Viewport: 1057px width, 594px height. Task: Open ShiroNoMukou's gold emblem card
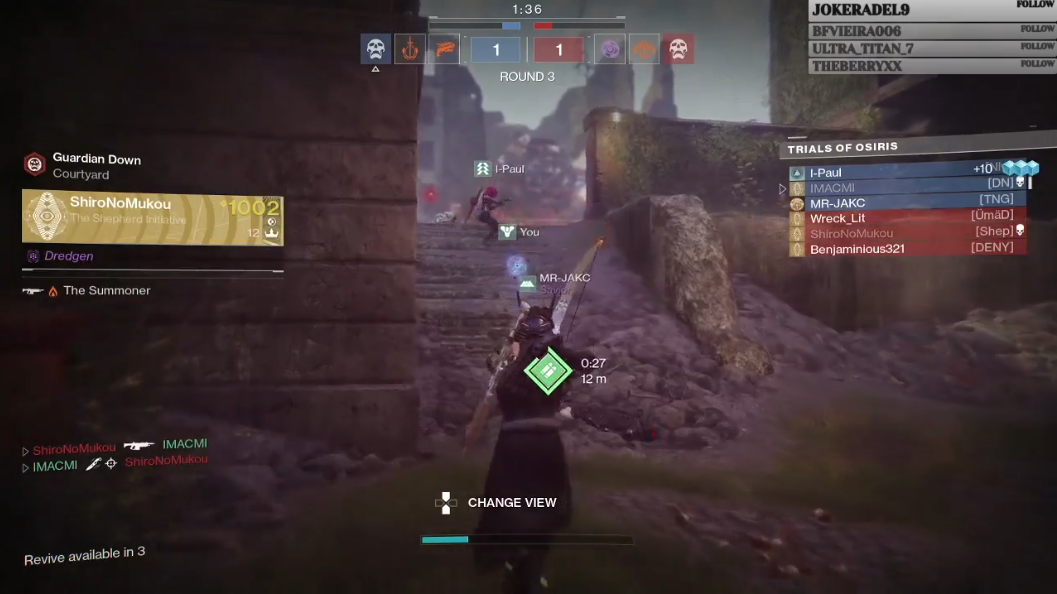coord(152,219)
